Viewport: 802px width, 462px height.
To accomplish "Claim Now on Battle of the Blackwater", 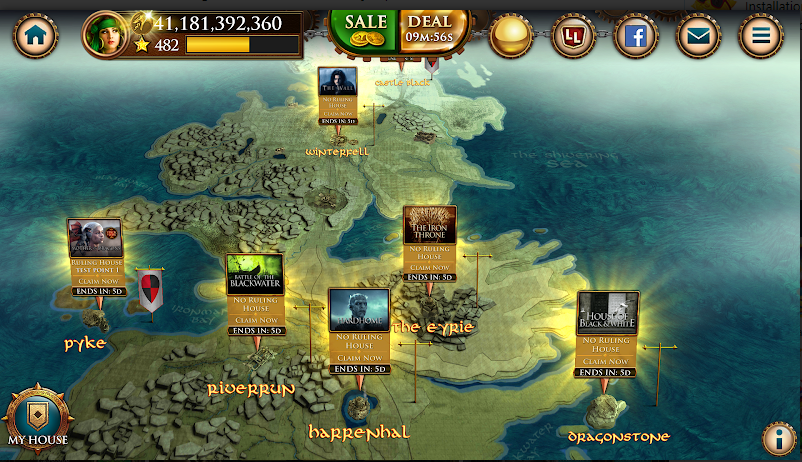I will point(255,319).
